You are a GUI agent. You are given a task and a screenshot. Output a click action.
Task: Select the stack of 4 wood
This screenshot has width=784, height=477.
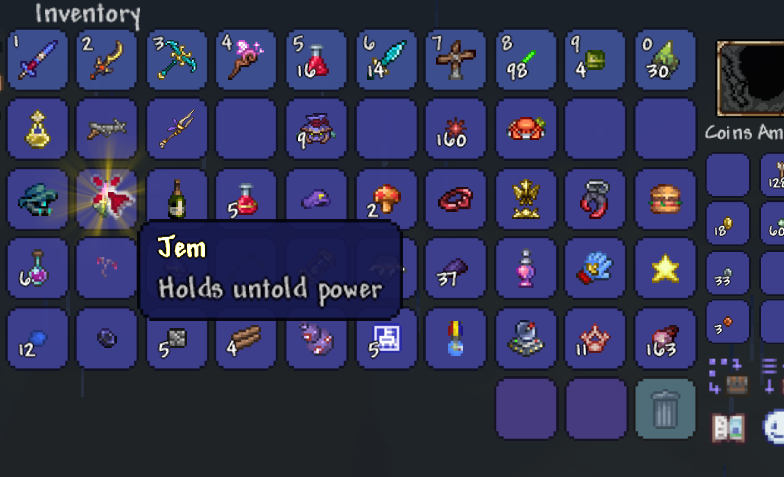pyautogui.click(x=247, y=339)
